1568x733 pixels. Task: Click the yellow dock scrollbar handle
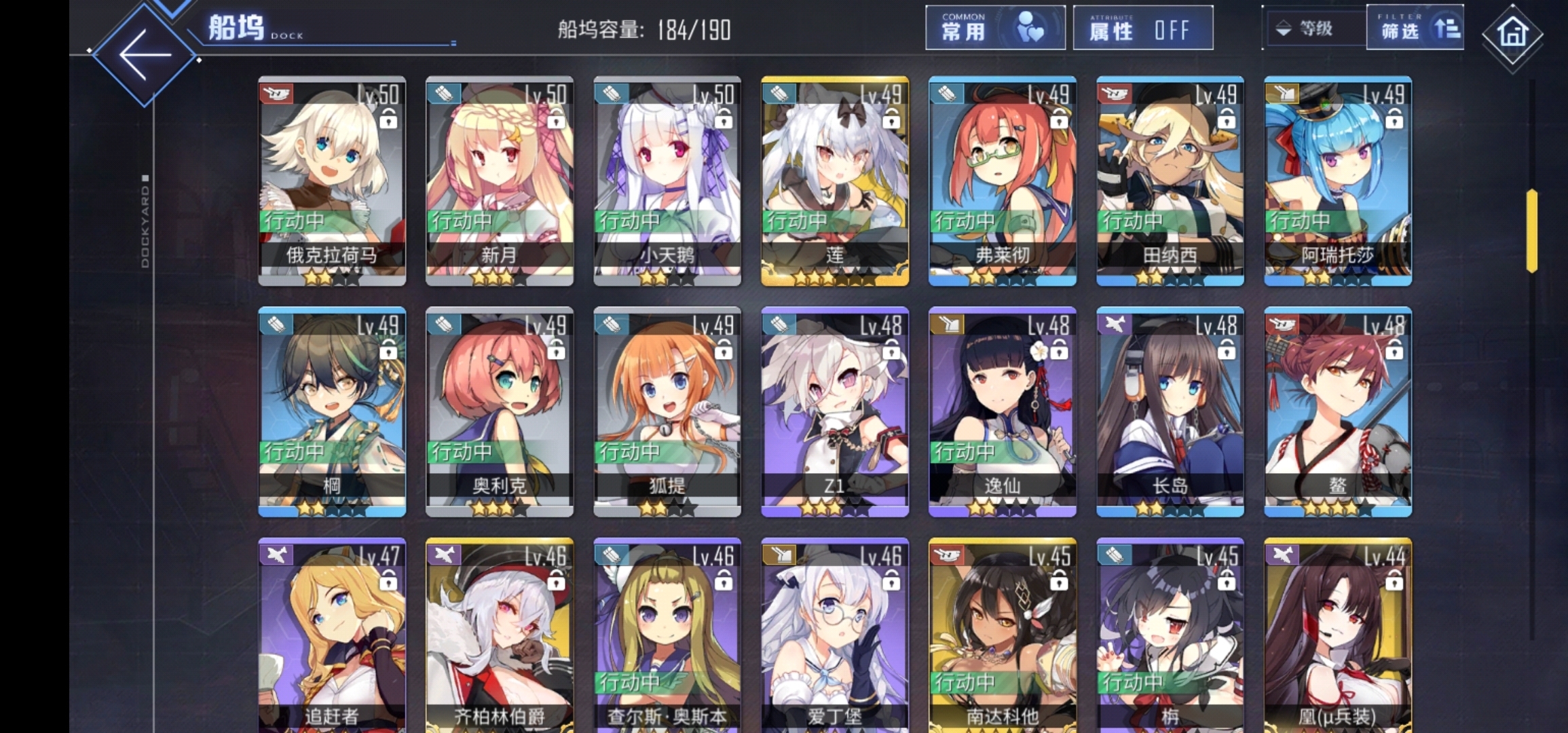(1531, 231)
